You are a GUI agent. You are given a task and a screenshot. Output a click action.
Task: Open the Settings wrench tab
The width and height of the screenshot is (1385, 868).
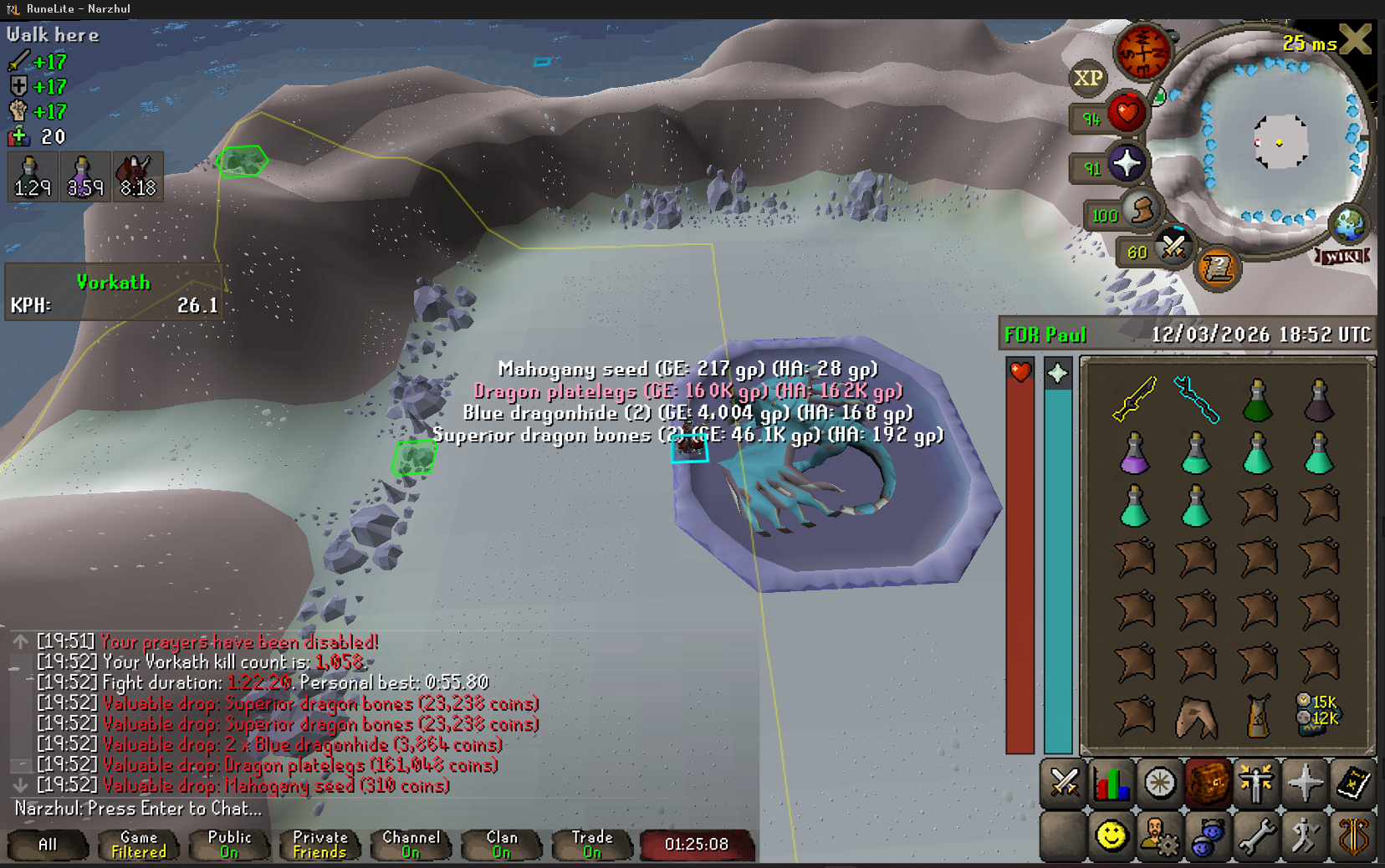click(x=1256, y=835)
